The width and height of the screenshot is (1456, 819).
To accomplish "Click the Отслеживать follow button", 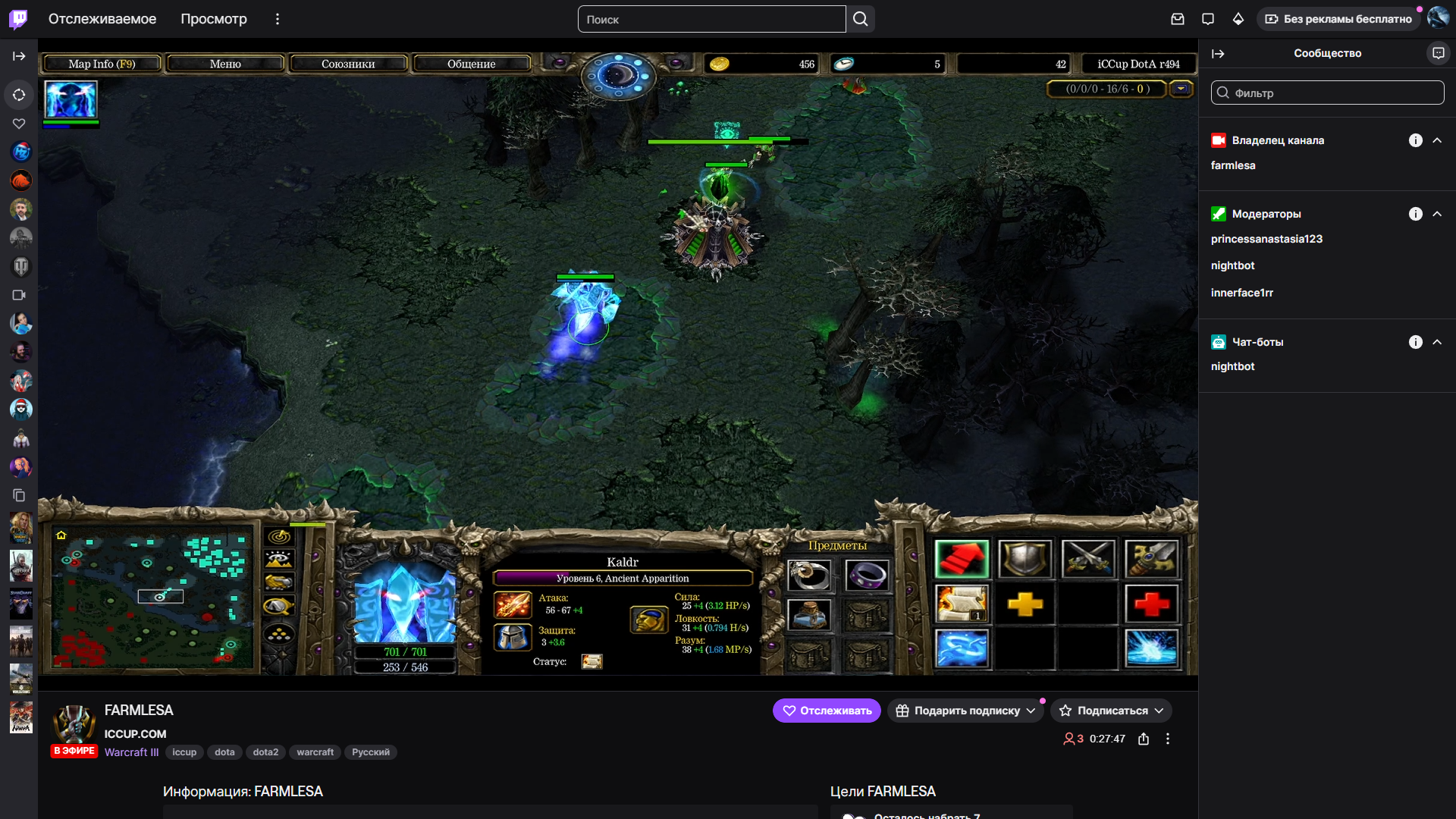I will click(x=827, y=711).
